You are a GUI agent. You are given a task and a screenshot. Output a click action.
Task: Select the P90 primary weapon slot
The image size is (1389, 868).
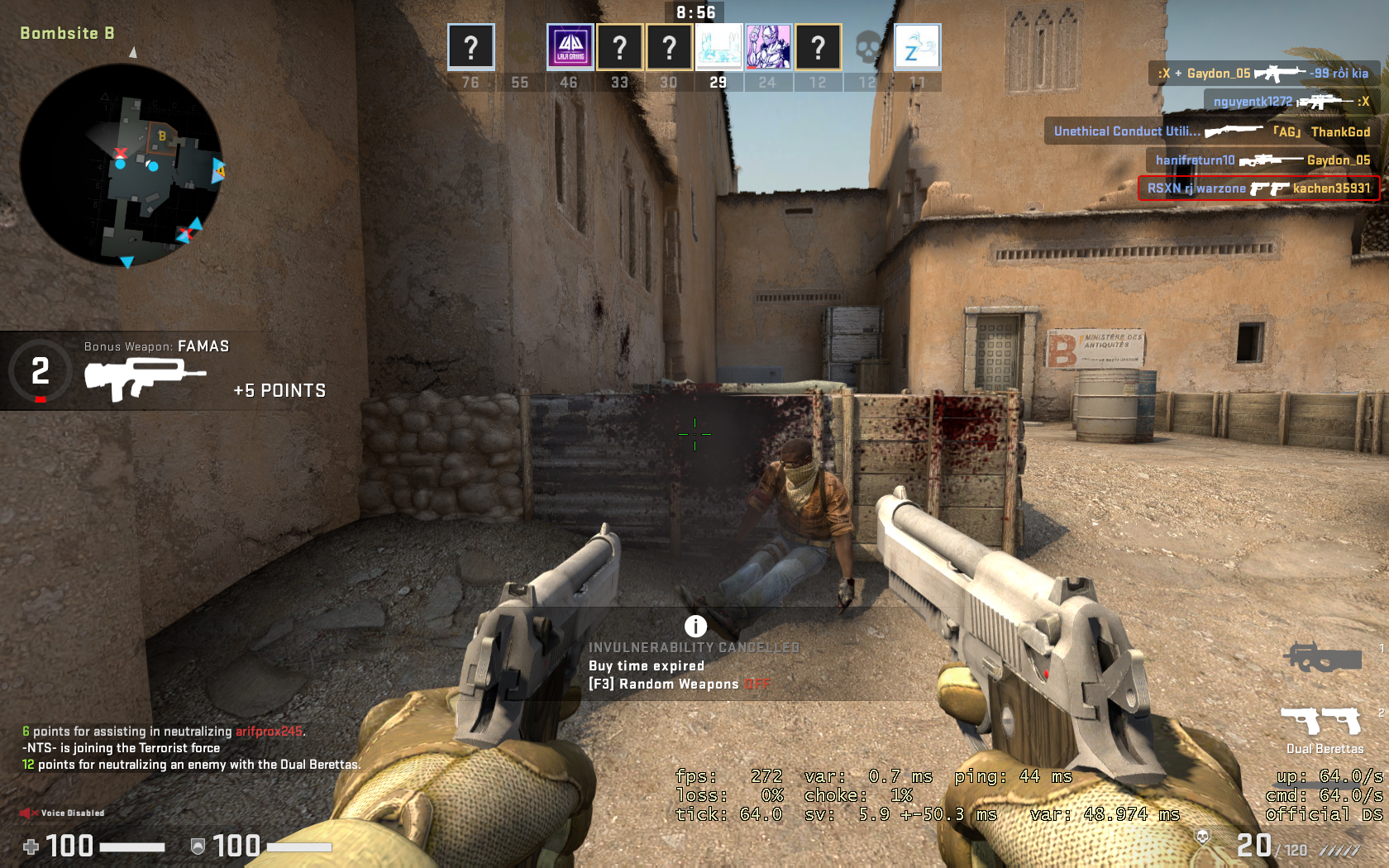click(x=1323, y=658)
